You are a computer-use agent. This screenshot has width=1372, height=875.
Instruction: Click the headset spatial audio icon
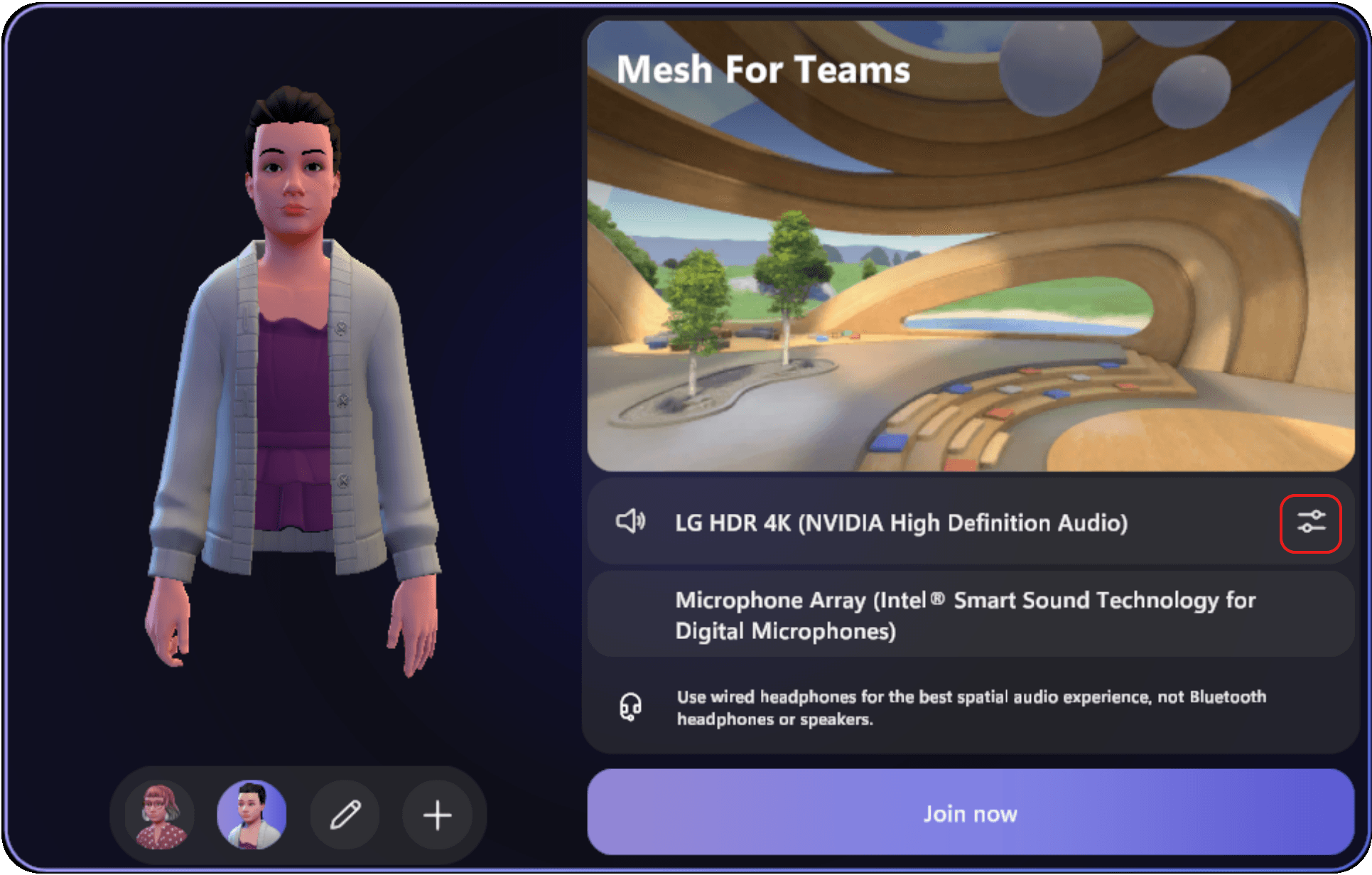pos(630,708)
